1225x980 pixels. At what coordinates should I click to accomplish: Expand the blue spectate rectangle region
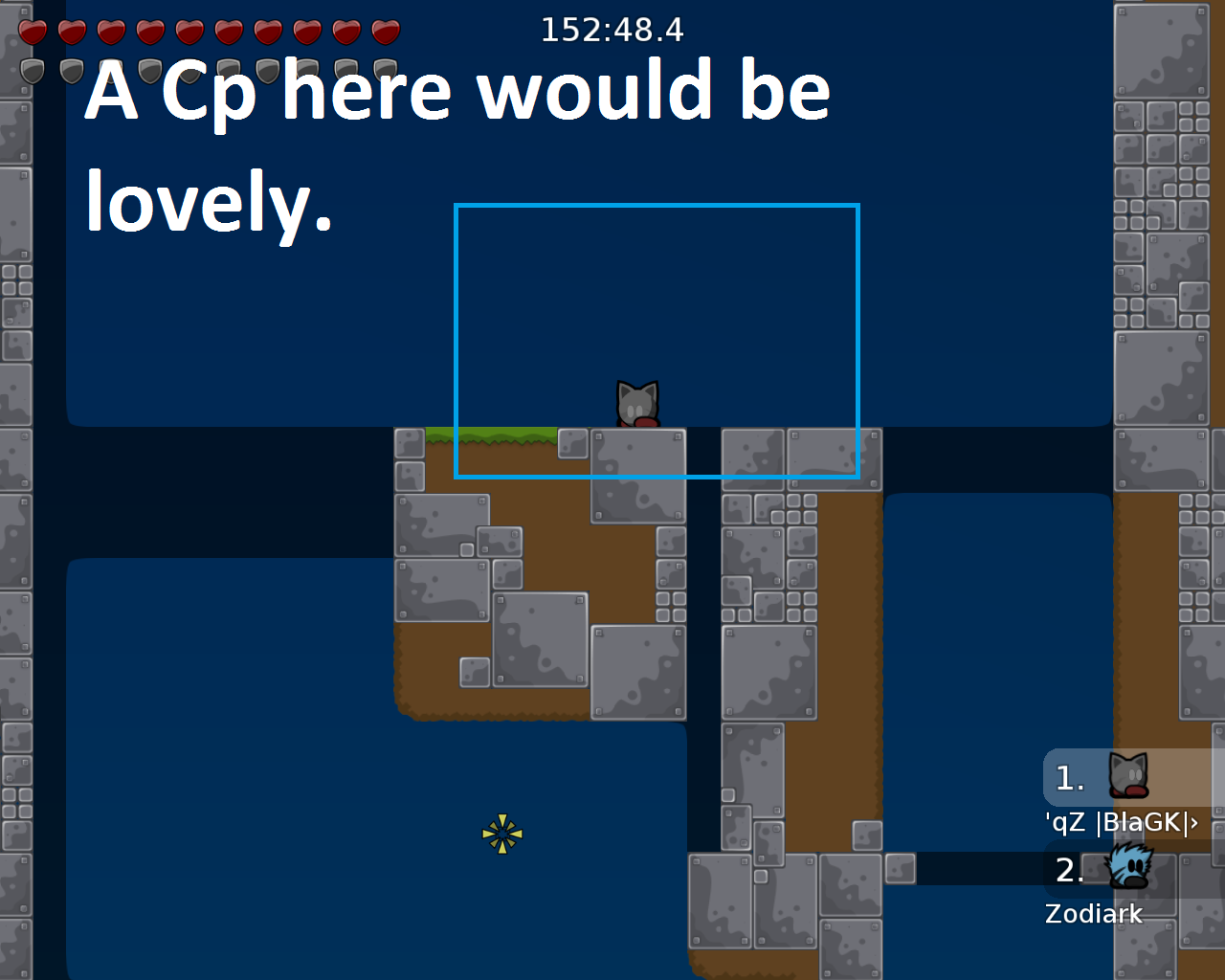click(x=657, y=341)
